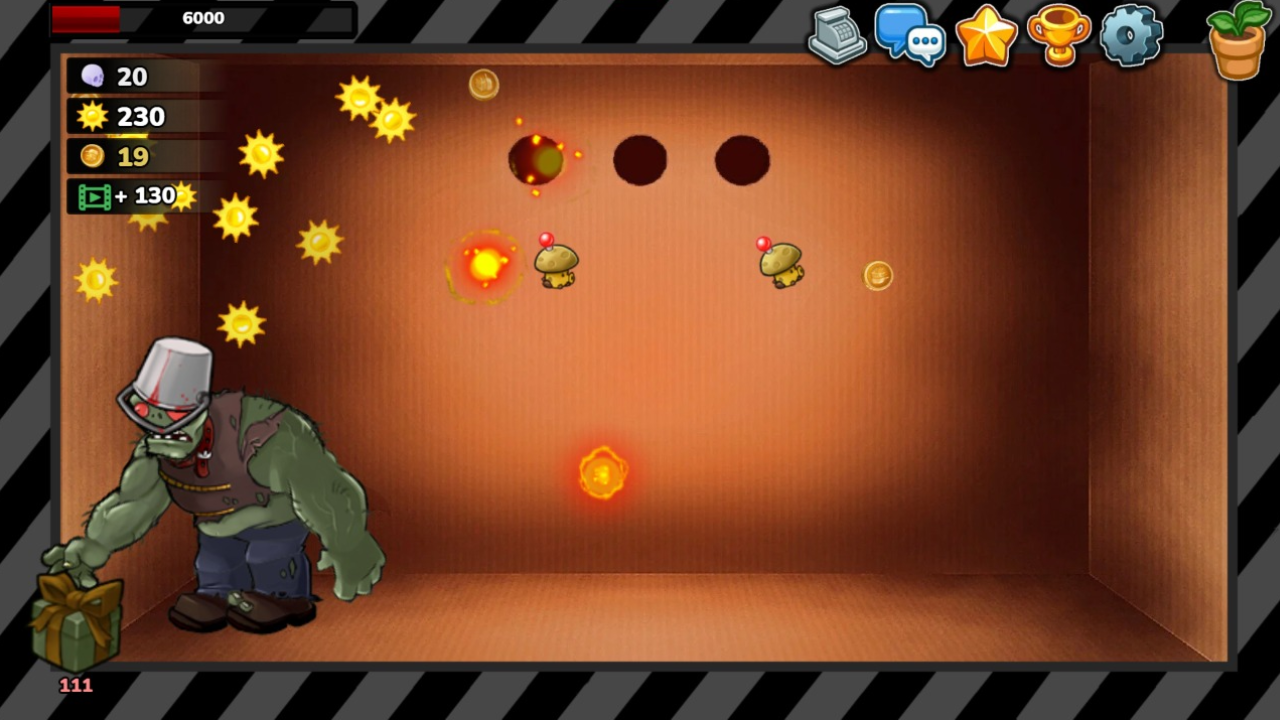This screenshot has height=720, width=1280.
Task: Collect the large glowing sun
Action: pos(485,265)
